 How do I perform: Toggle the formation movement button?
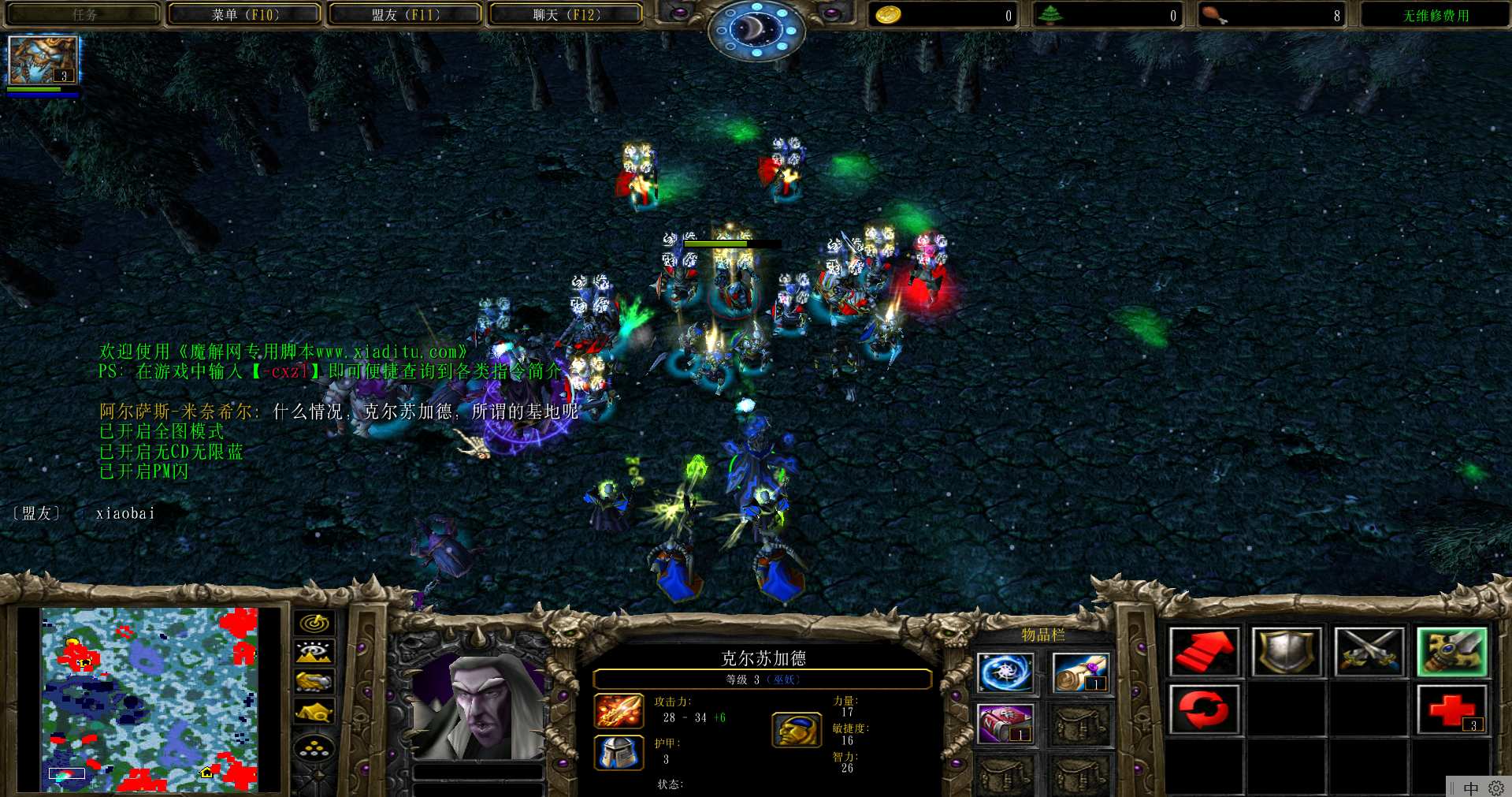314,748
